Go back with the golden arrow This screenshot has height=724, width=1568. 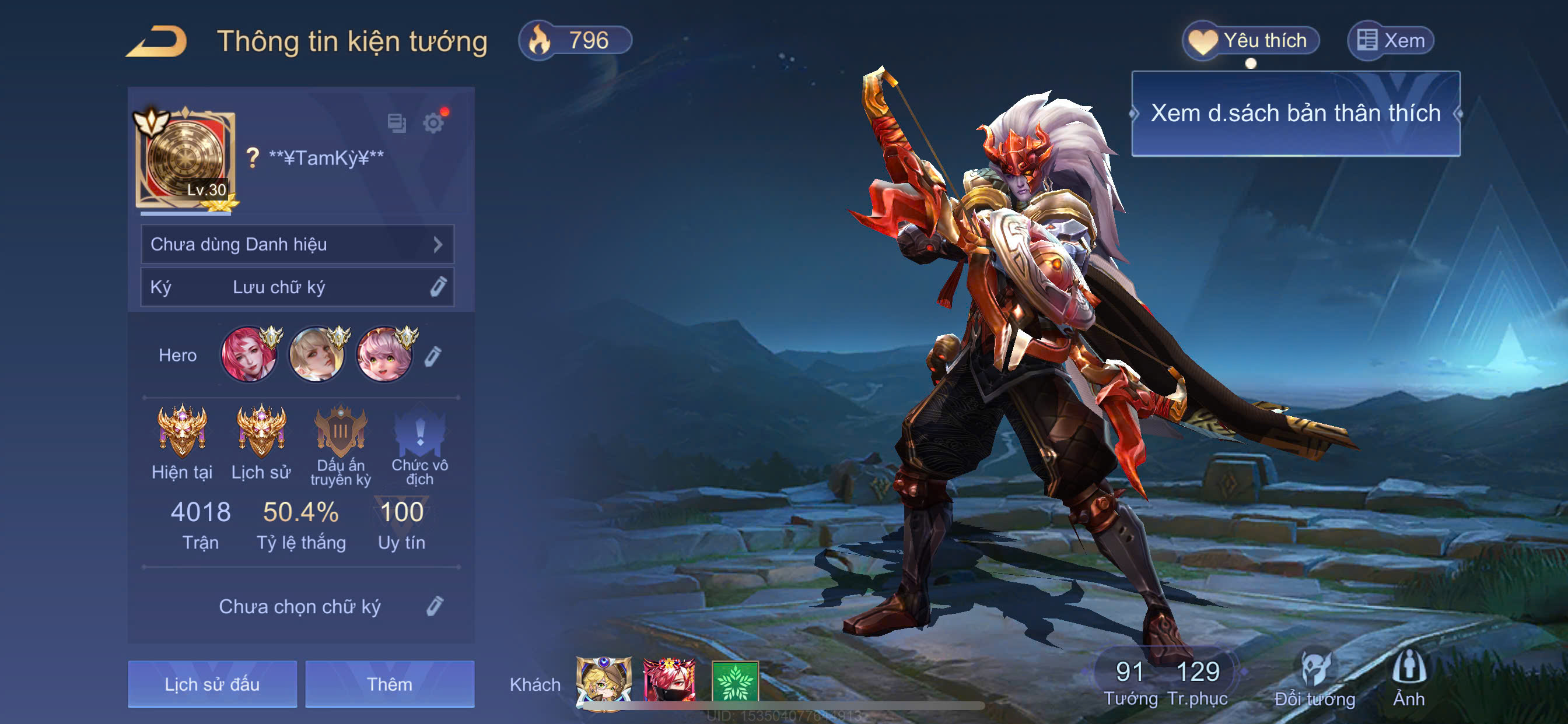[x=157, y=41]
